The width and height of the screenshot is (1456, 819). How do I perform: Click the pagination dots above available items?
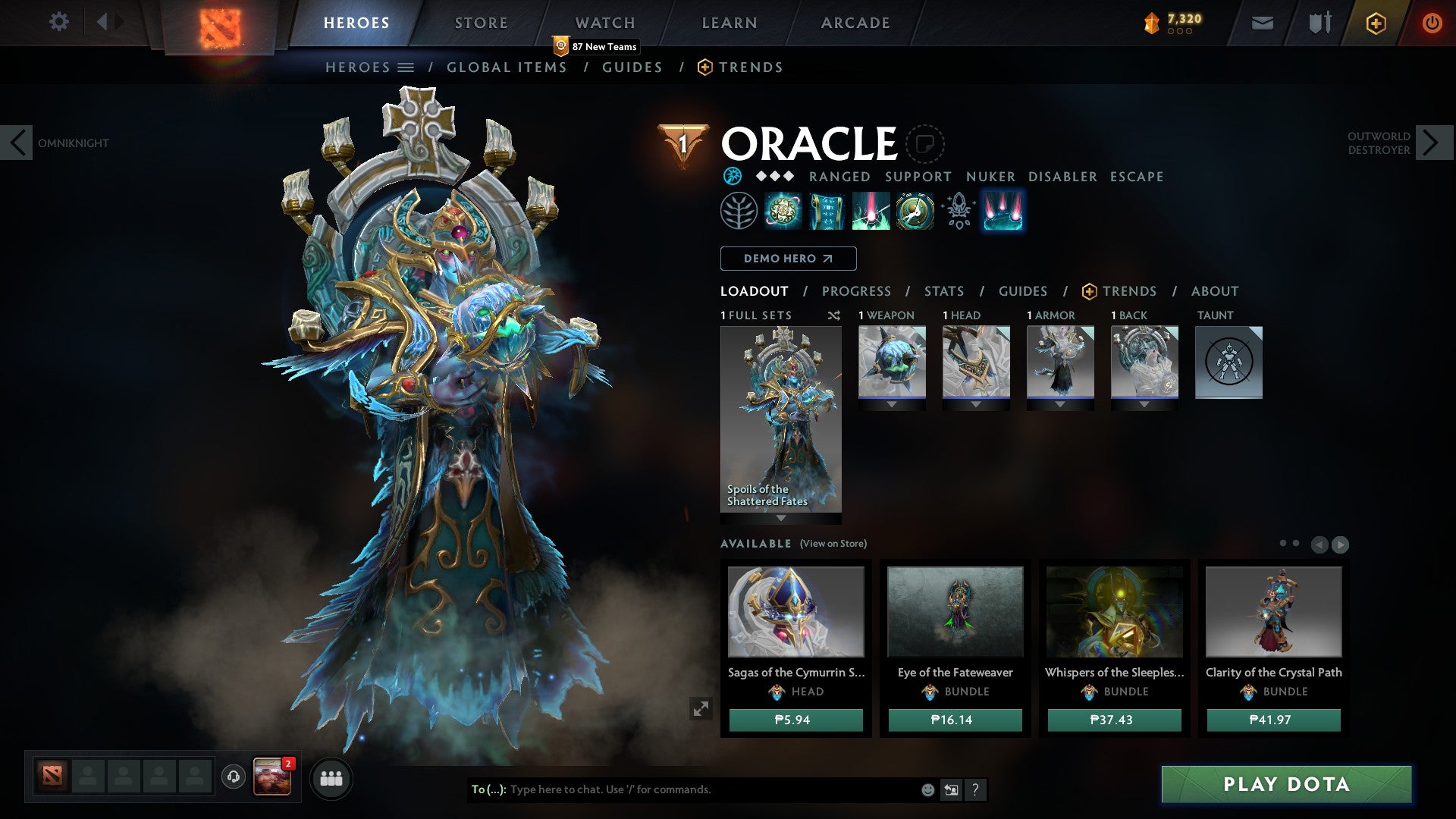(1289, 542)
